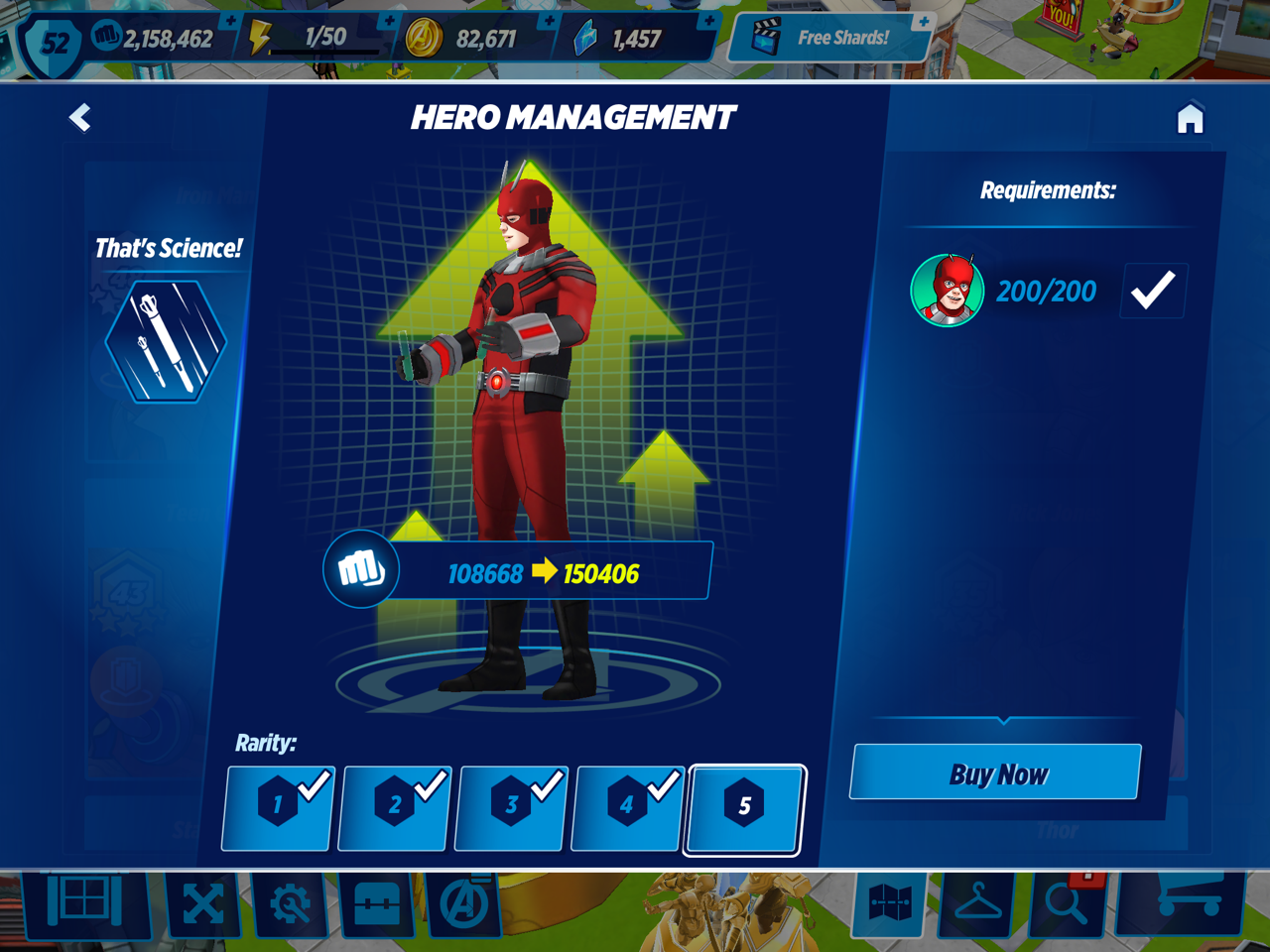1270x952 pixels.
Task: Refill energy using the lightning bolt counter
Action: (316, 39)
